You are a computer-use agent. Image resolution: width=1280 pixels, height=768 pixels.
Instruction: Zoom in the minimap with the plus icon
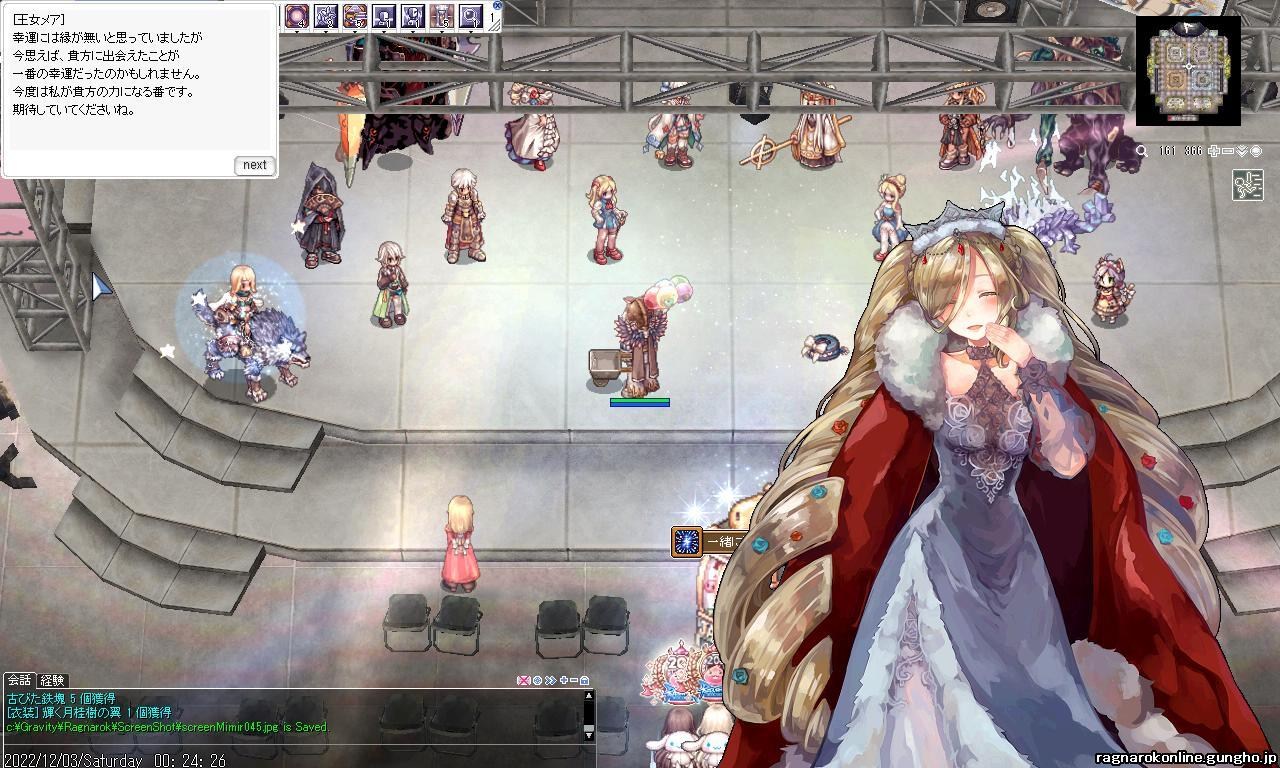1214,151
